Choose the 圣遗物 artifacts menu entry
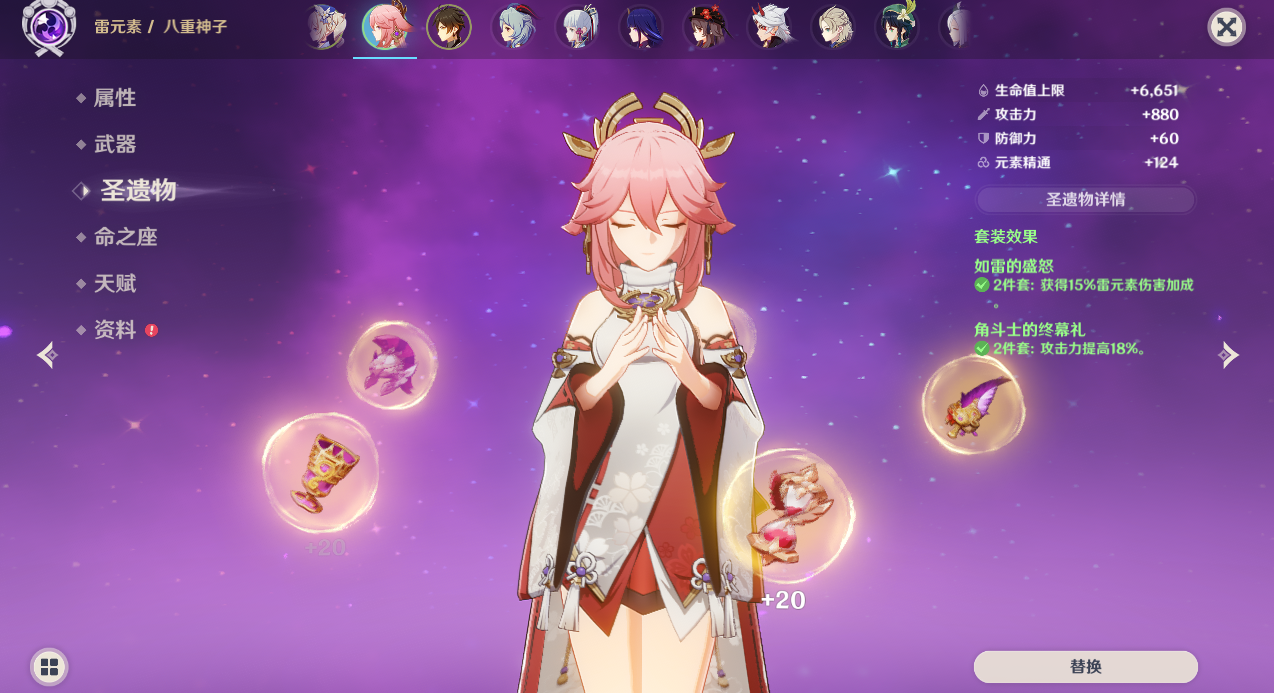The image size is (1274, 693). coord(138,191)
